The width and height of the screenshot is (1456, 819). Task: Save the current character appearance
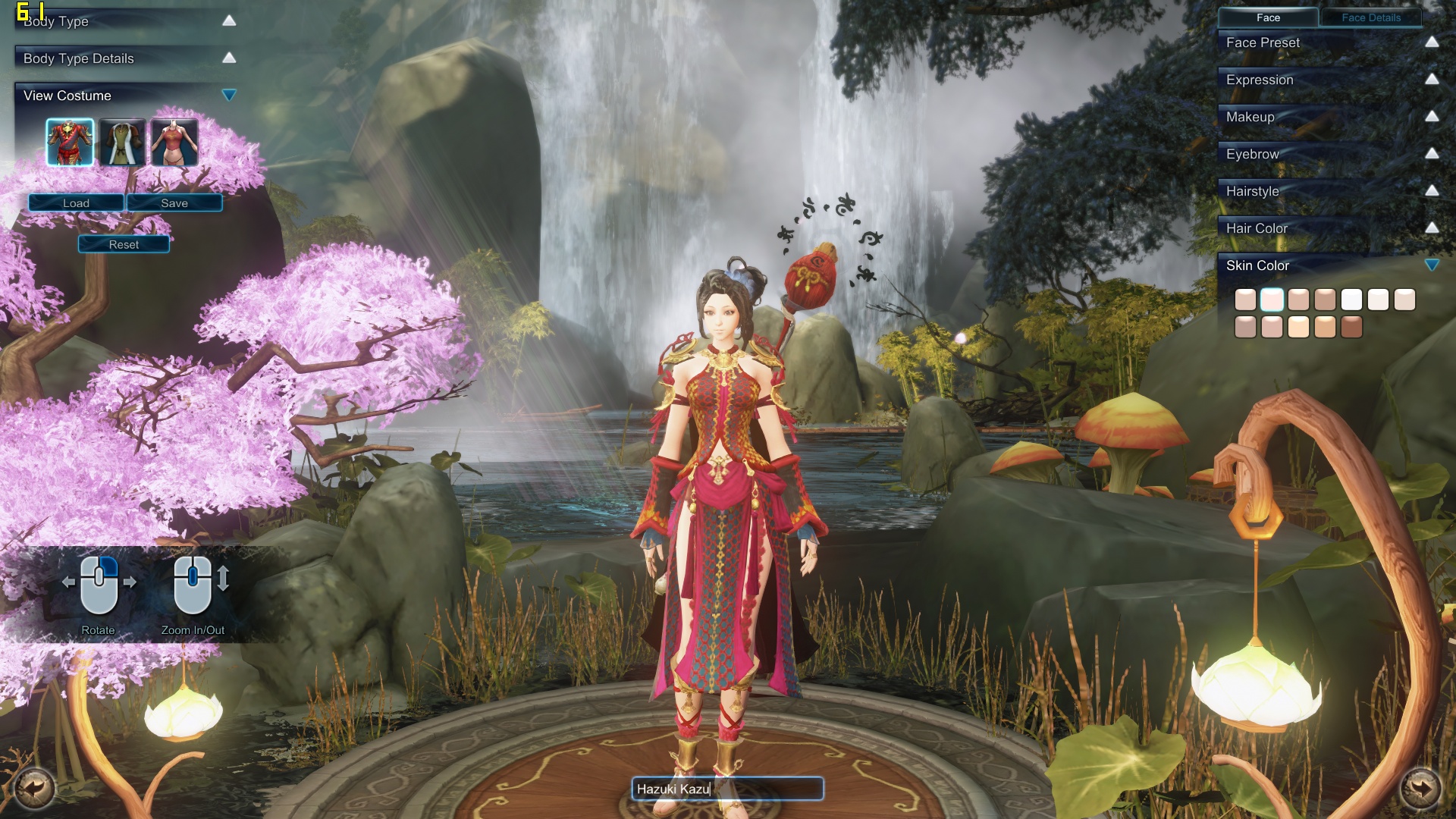(x=174, y=202)
